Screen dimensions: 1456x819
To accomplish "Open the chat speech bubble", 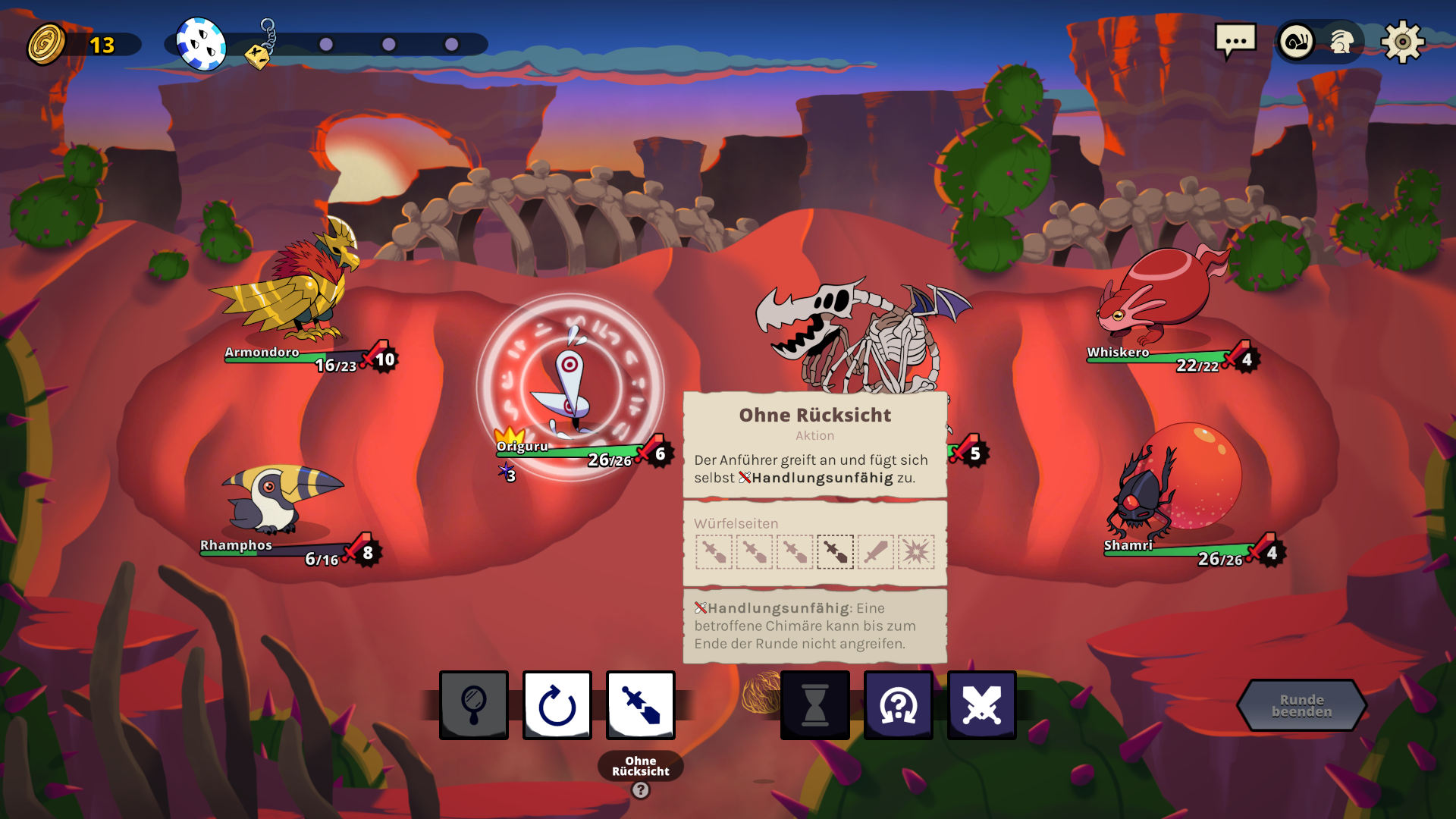I will [x=1235, y=41].
